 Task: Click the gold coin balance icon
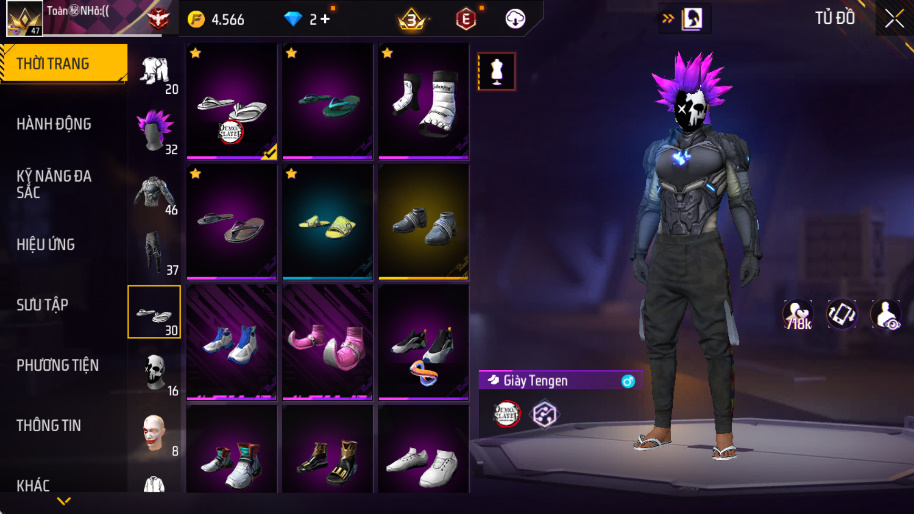tap(197, 19)
